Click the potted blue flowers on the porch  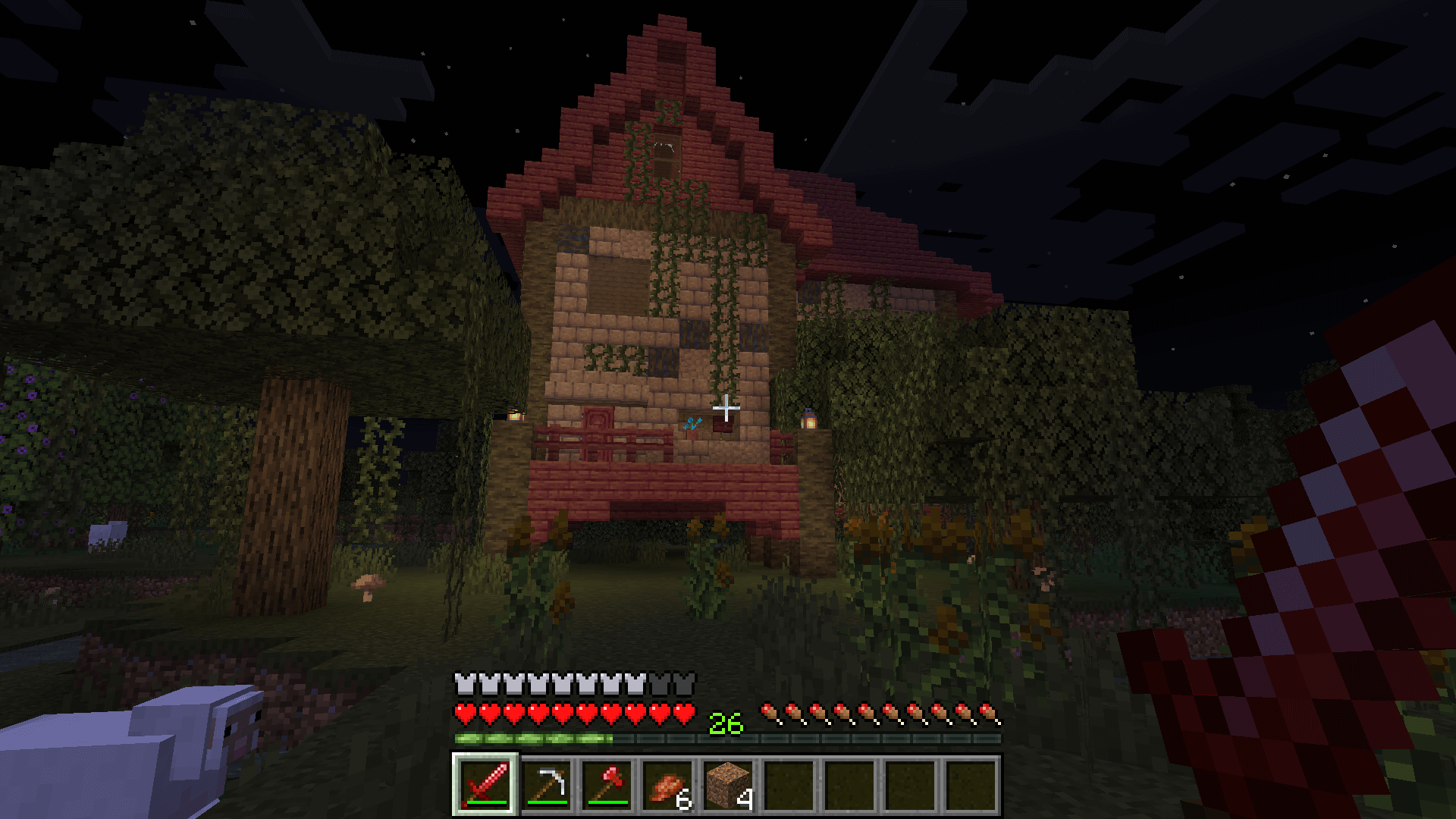pyautogui.click(x=692, y=426)
